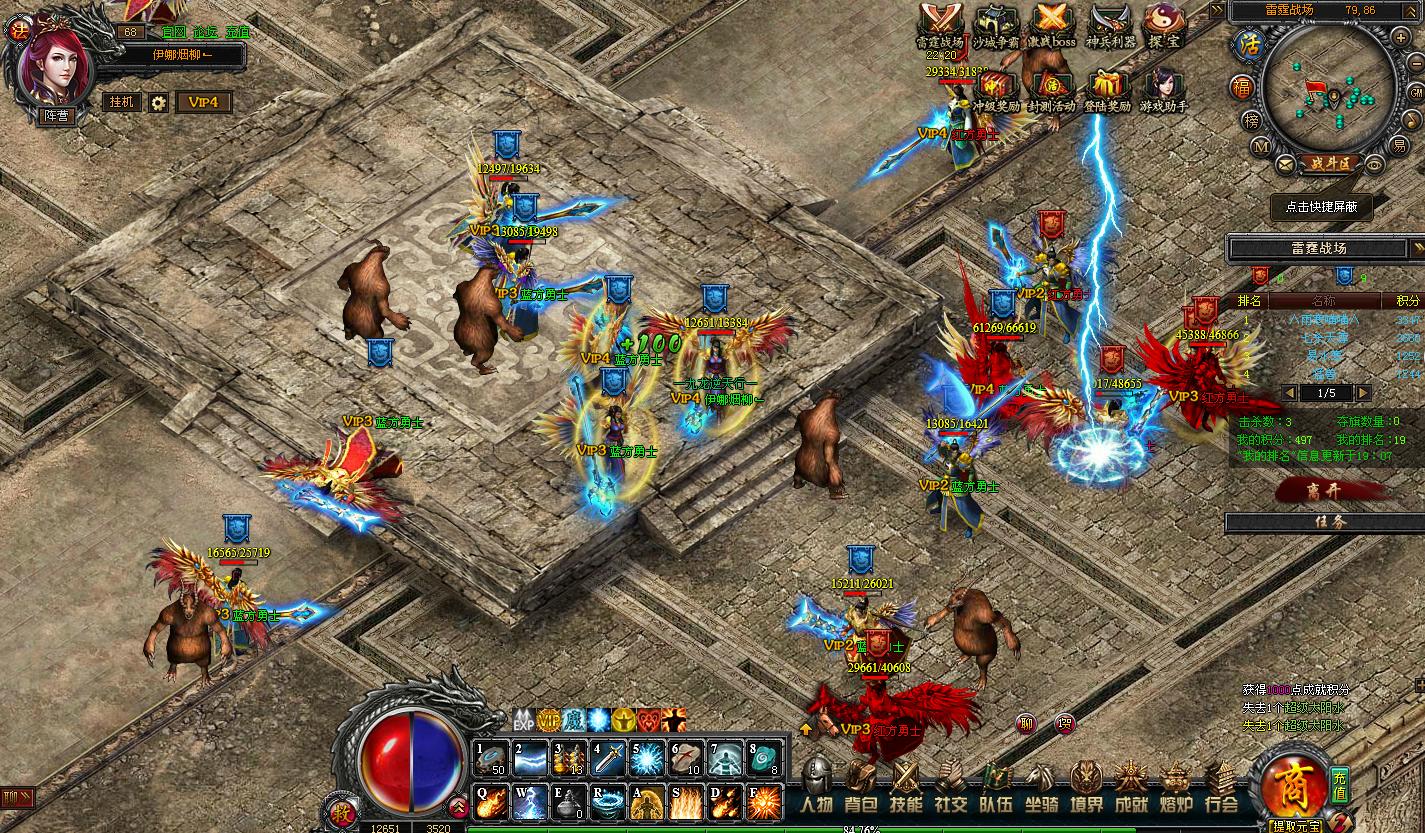1425x833 pixels.
Task: Leave the battlefield with 离开
Action: 1326,490
